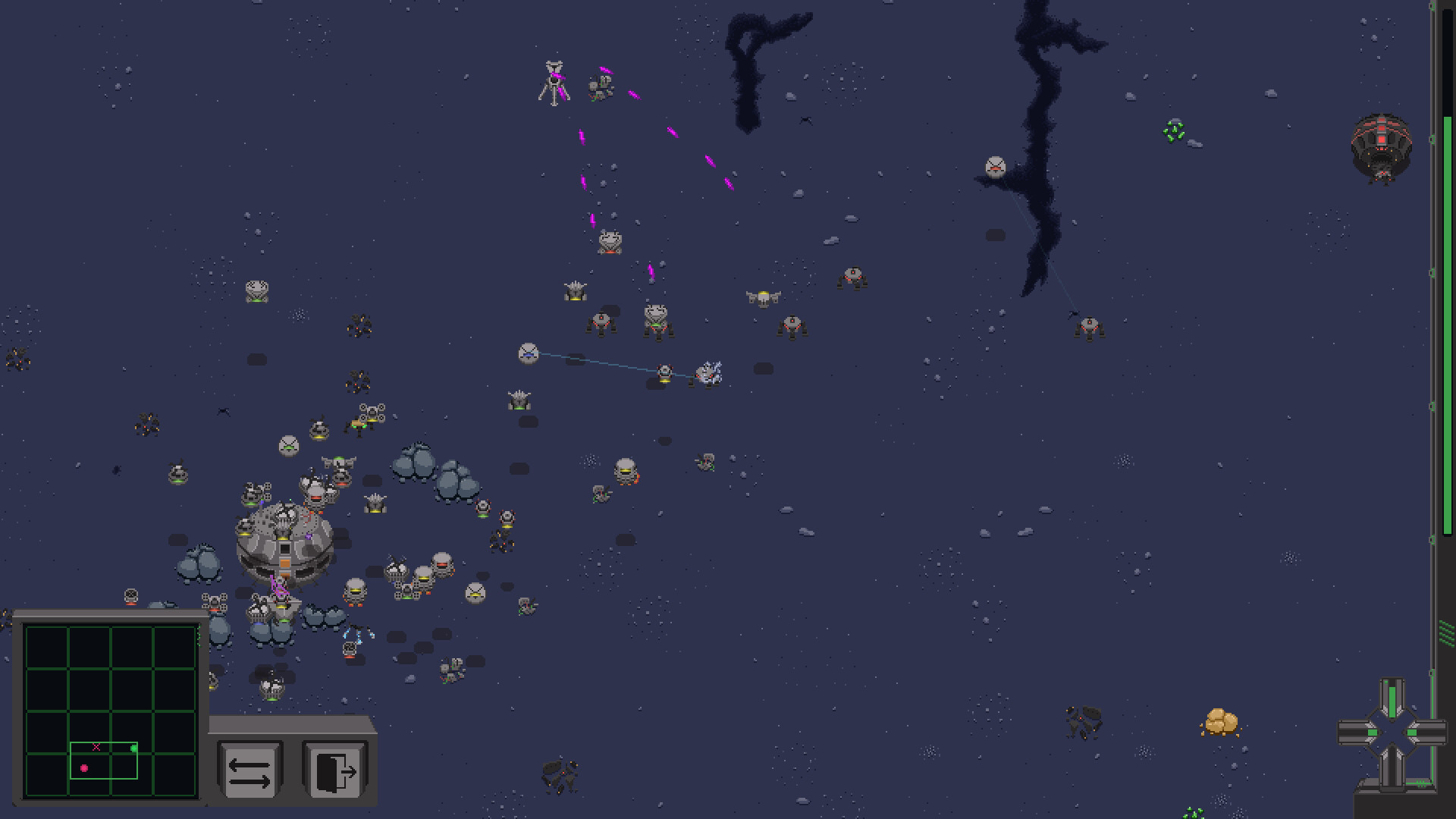Select the red enemy mothership in top-right corner
Image resolution: width=1456 pixels, height=819 pixels.
coord(1382,146)
